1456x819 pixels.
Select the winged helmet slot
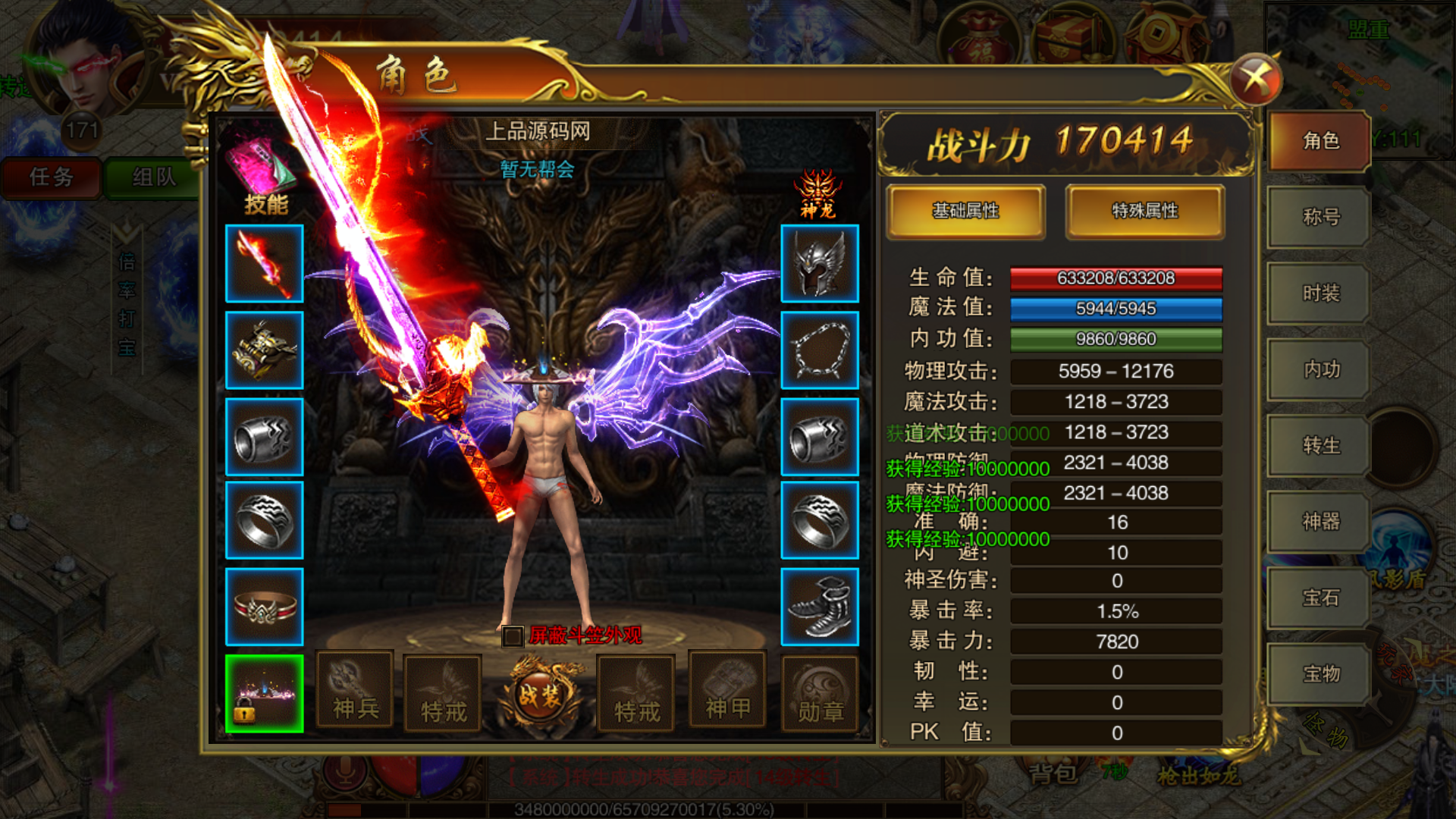[820, 264]
